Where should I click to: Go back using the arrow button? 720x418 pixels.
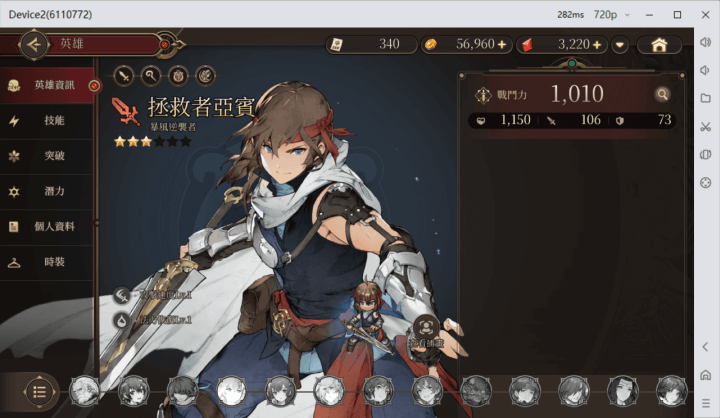(x=34, y=44)
